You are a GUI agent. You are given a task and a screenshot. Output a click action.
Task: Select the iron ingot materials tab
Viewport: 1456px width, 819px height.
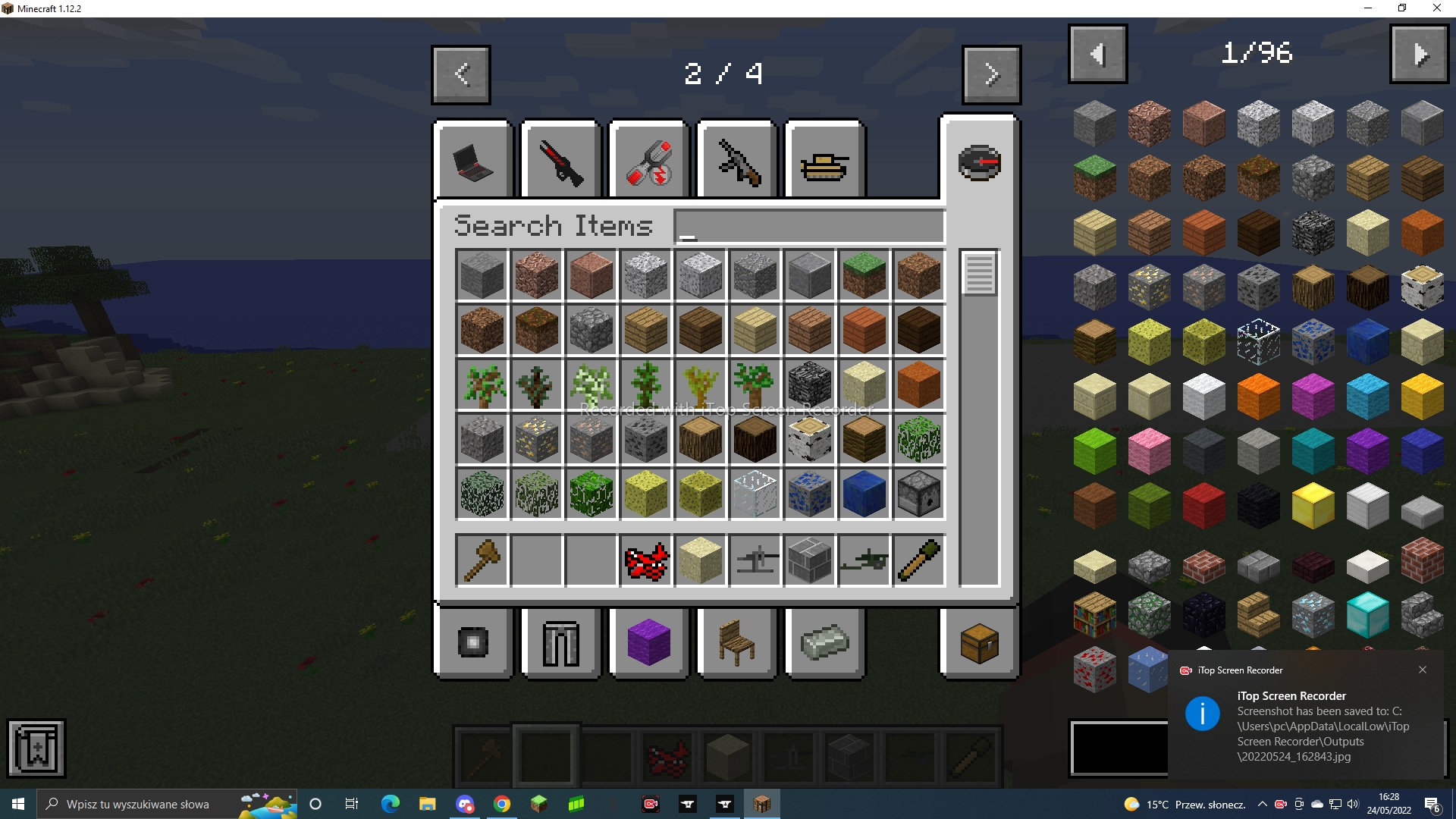[824, 642]
